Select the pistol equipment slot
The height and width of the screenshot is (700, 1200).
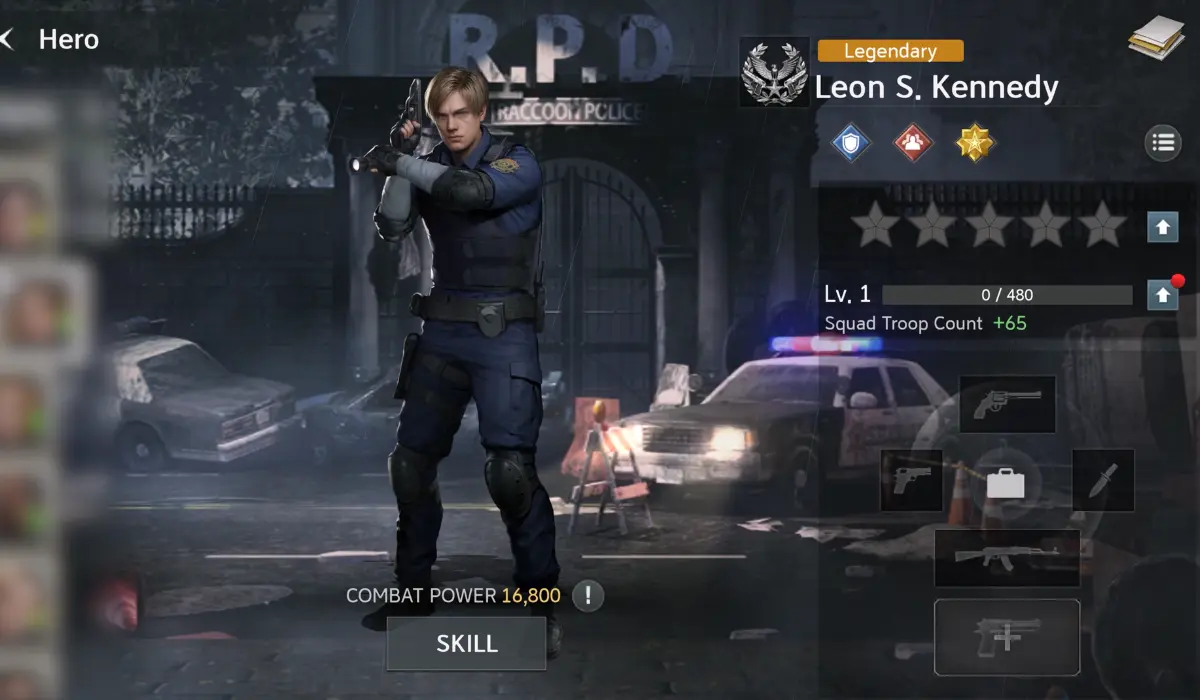pos(911,480)
